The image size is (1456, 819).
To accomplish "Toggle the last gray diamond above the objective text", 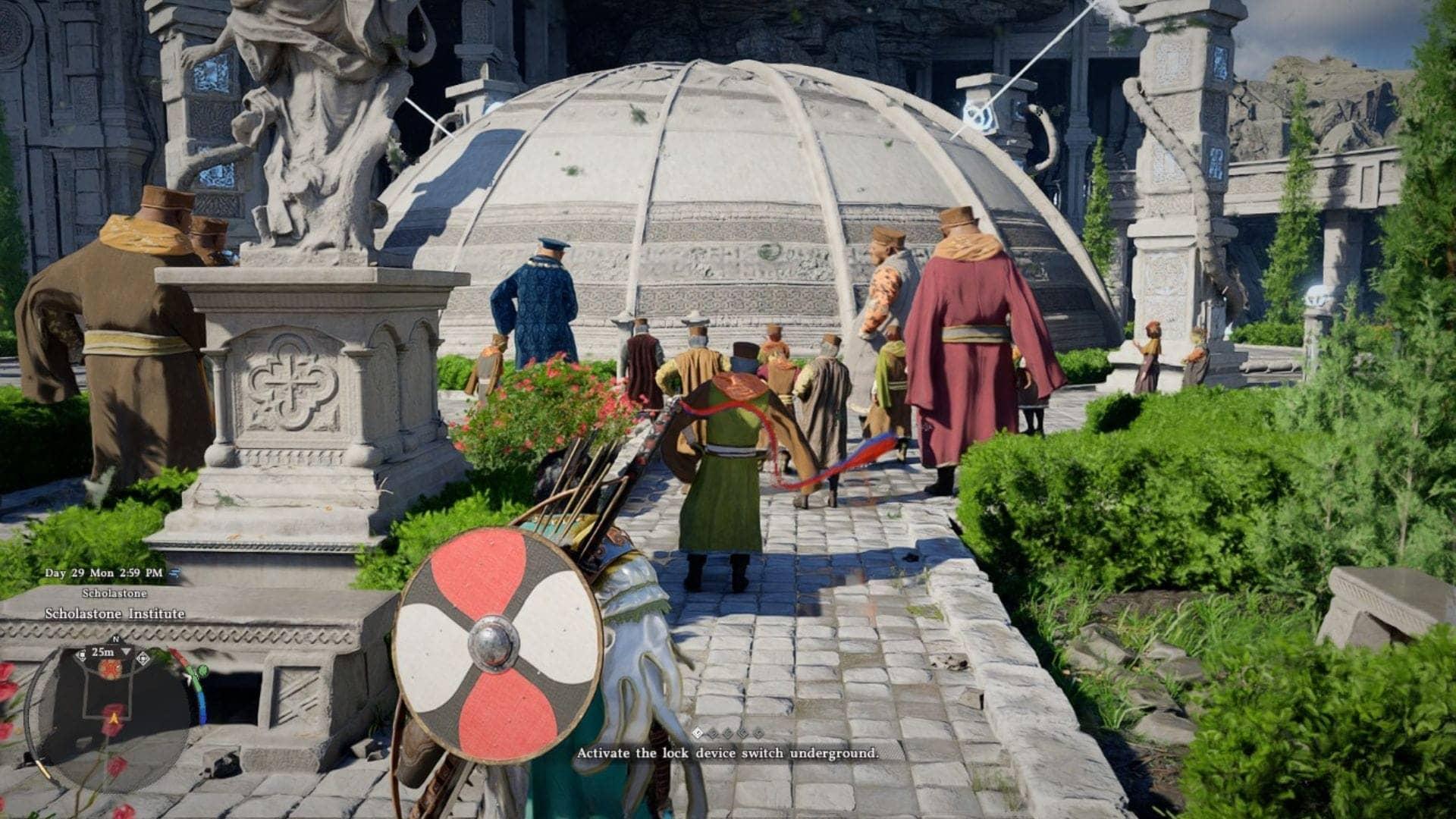I will tap(759, 733).
